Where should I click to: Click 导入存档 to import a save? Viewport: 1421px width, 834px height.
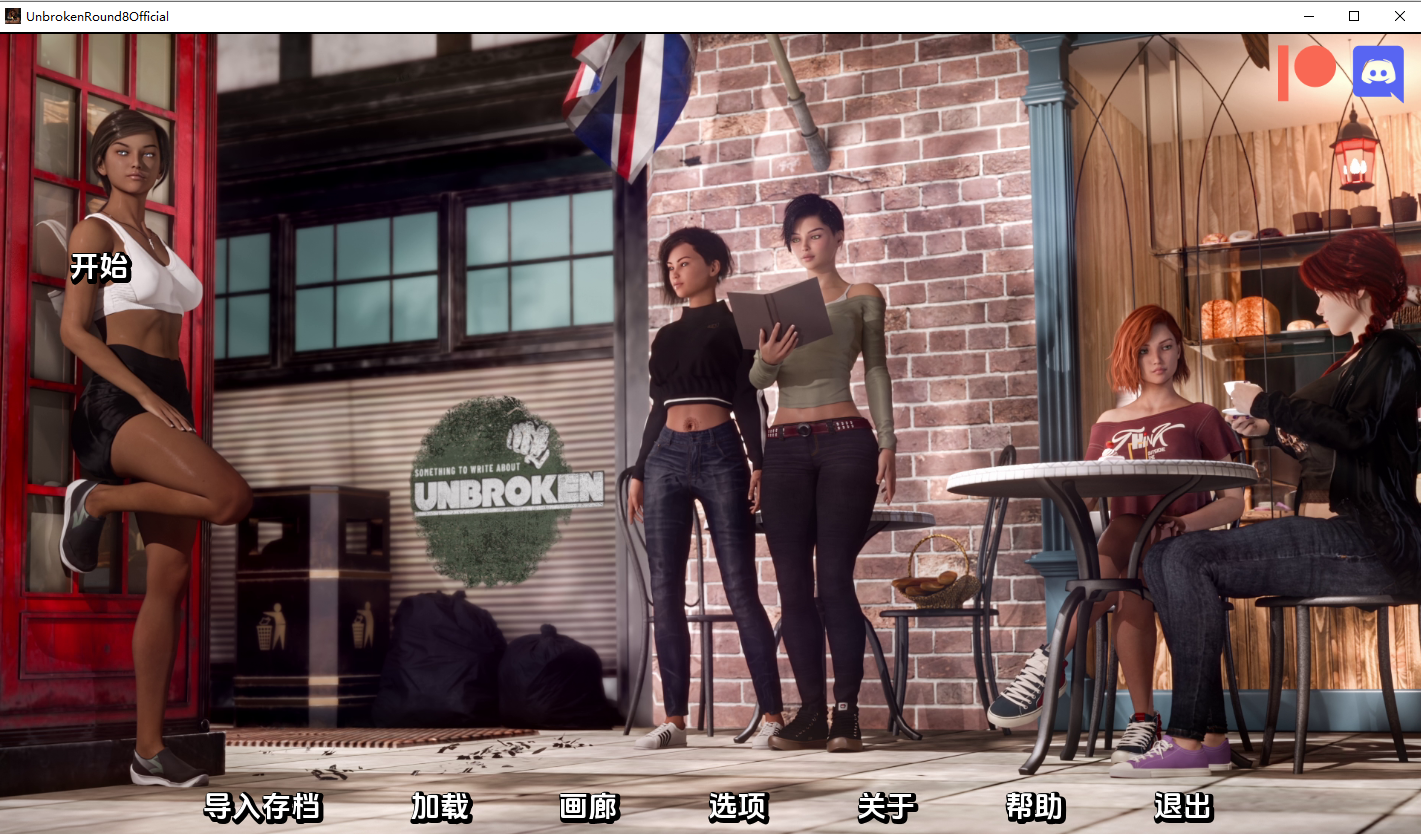(x=263, y=806)
